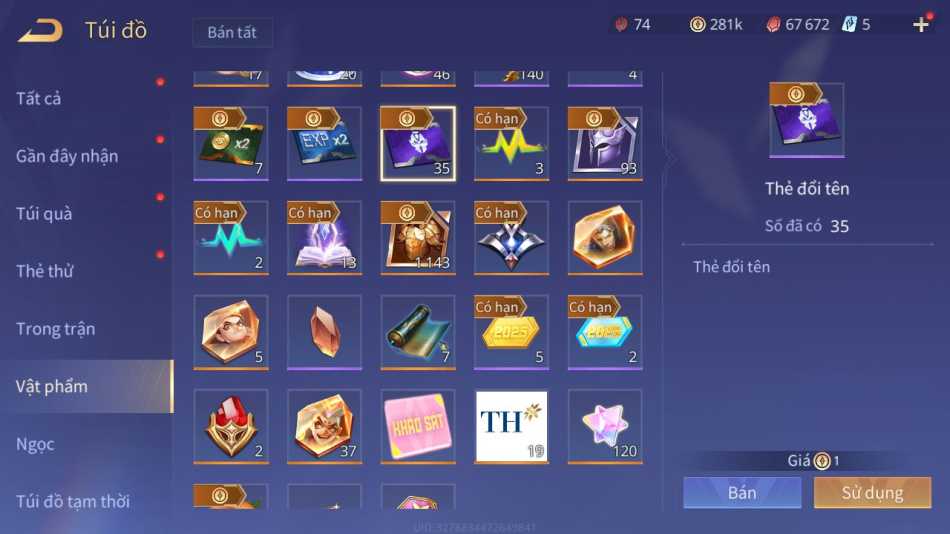950x534 pixels.
Task: Choose the pink star item with 120
Action: 605,427
